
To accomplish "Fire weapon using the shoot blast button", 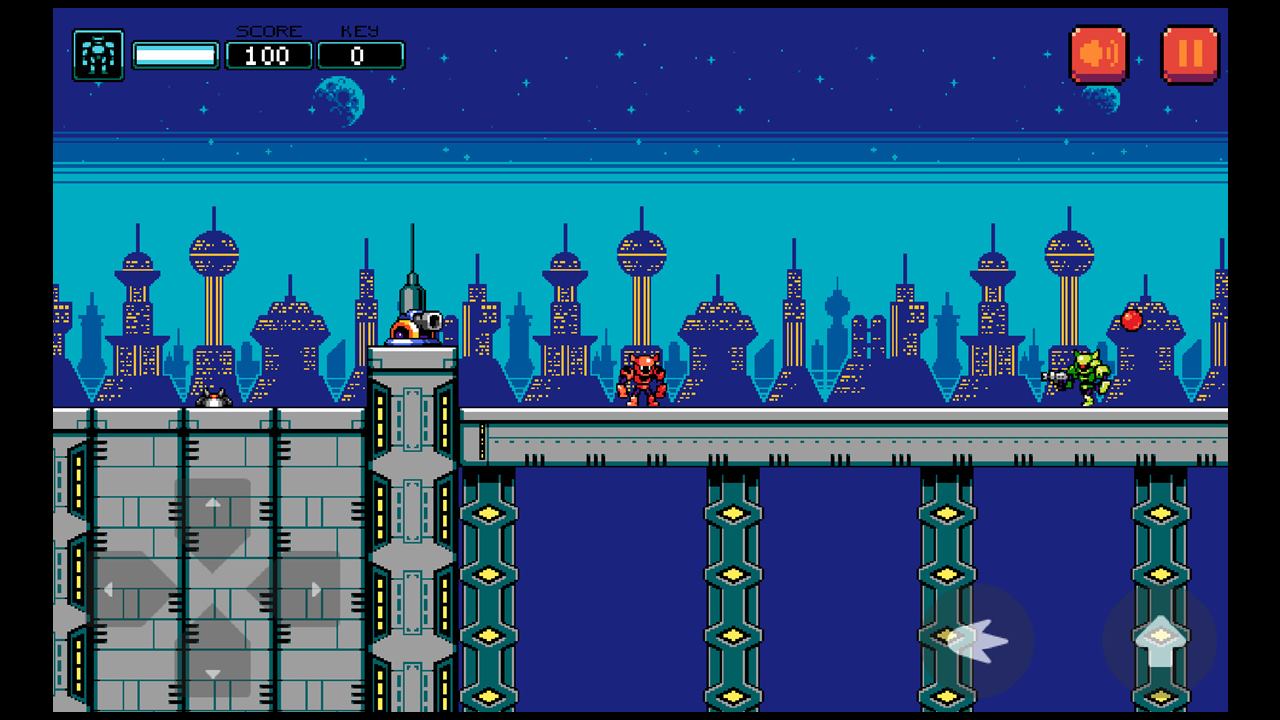I will (x=976, y=640).
